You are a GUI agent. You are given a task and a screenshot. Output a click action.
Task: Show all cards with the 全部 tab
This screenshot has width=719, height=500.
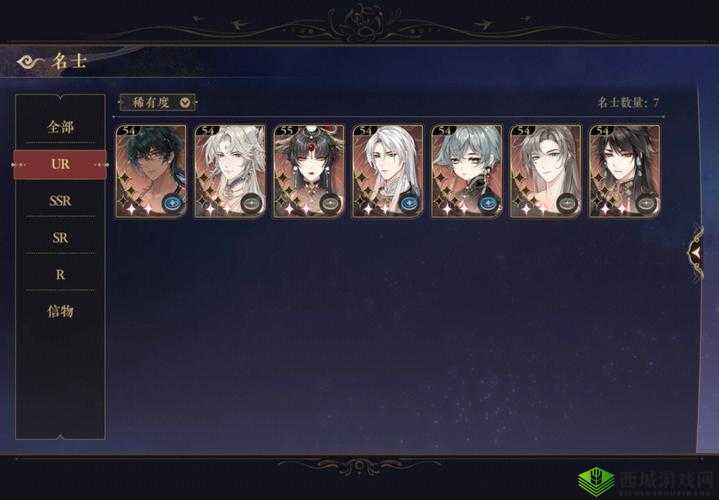pos(60,127)
